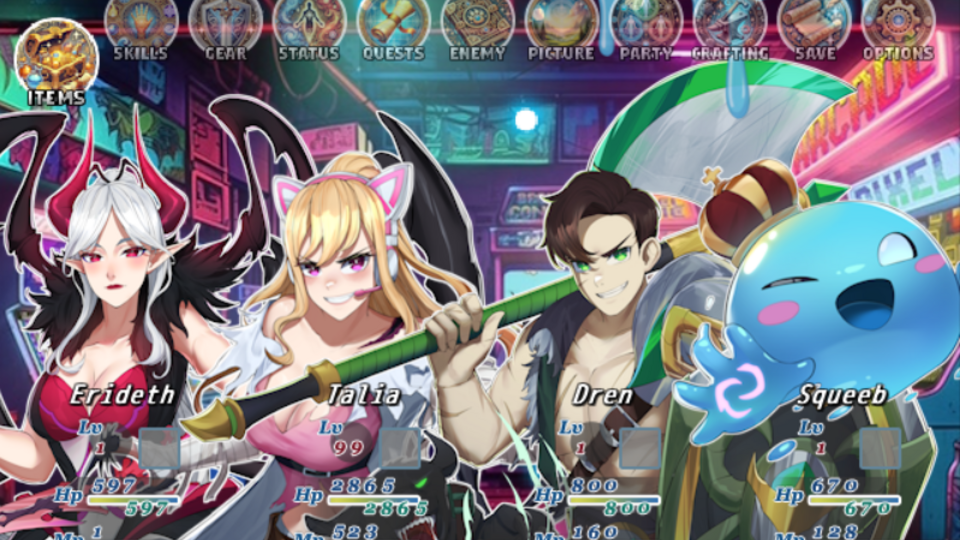Show the Status screen
This screenshot has height=540, width=960.
[x=309, y=26]
